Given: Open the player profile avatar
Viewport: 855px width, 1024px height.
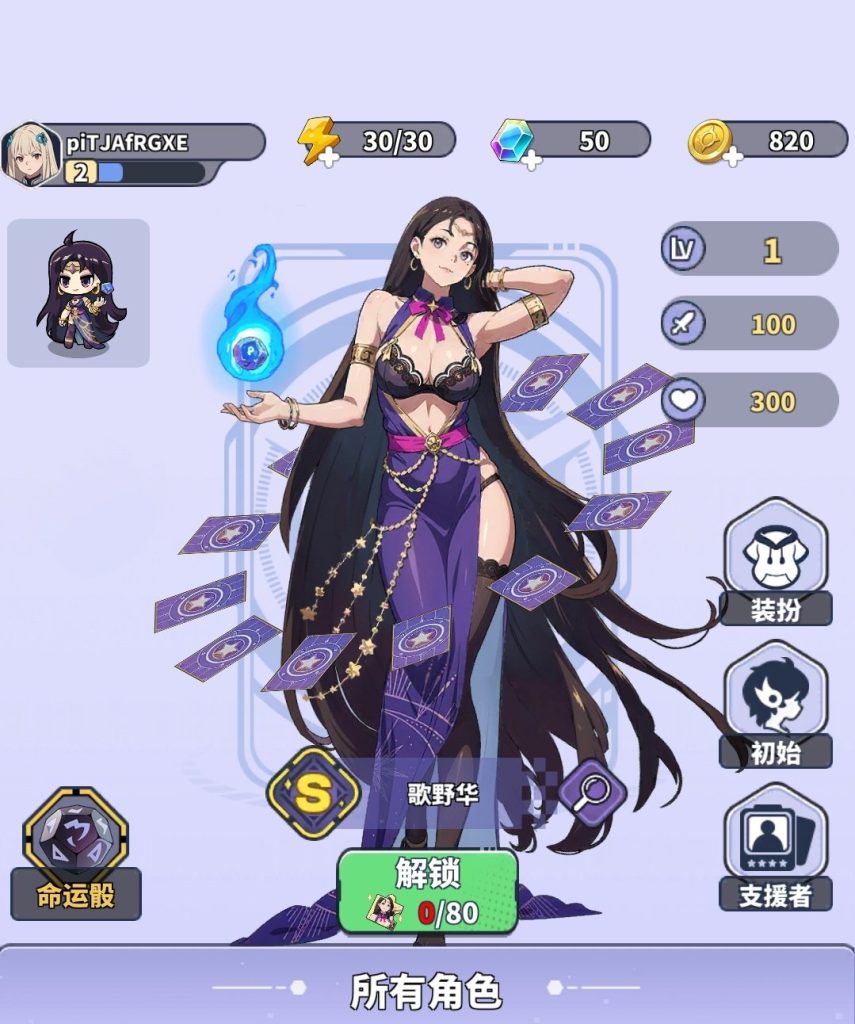Looking at the screenshot, I should 31,152.
